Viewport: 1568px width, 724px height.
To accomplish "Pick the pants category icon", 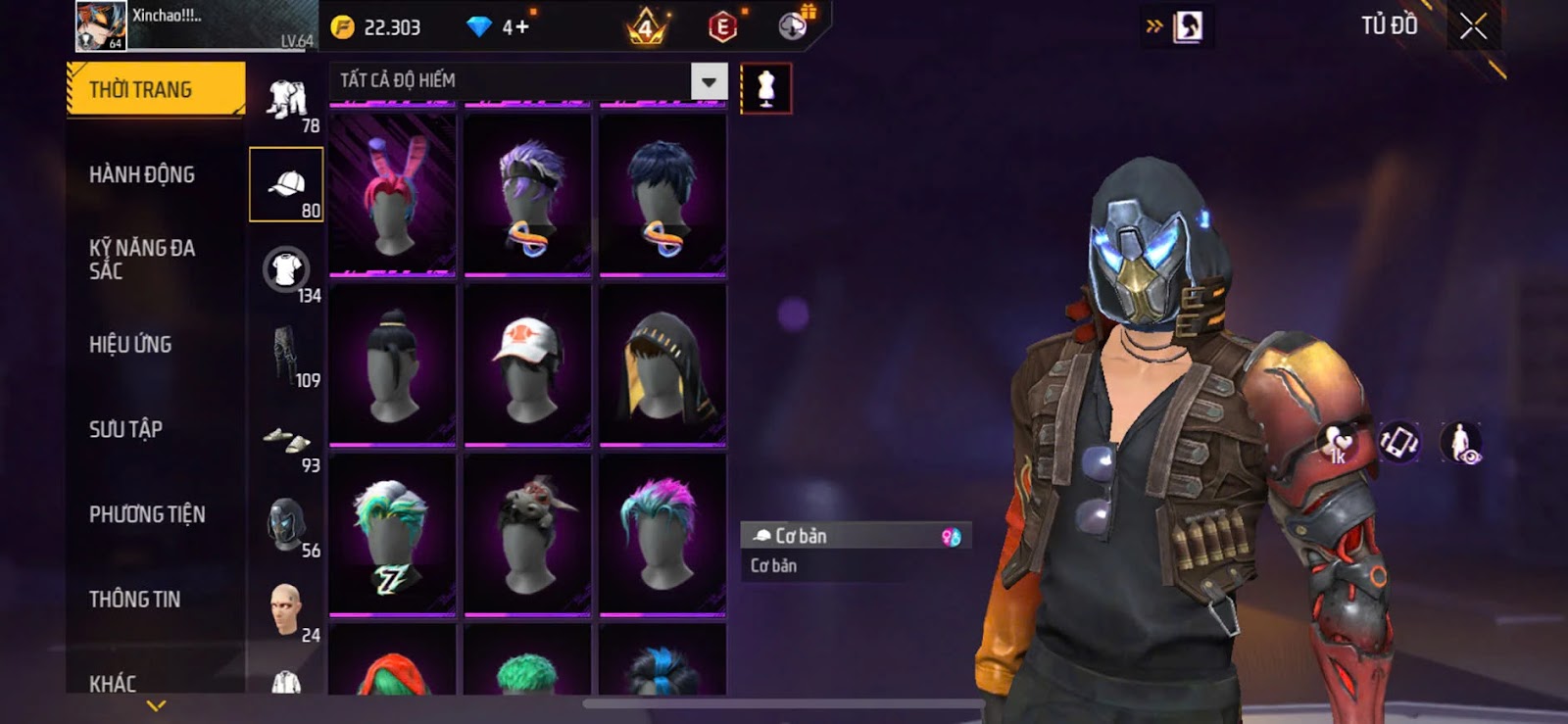I will tap(284, 355).
